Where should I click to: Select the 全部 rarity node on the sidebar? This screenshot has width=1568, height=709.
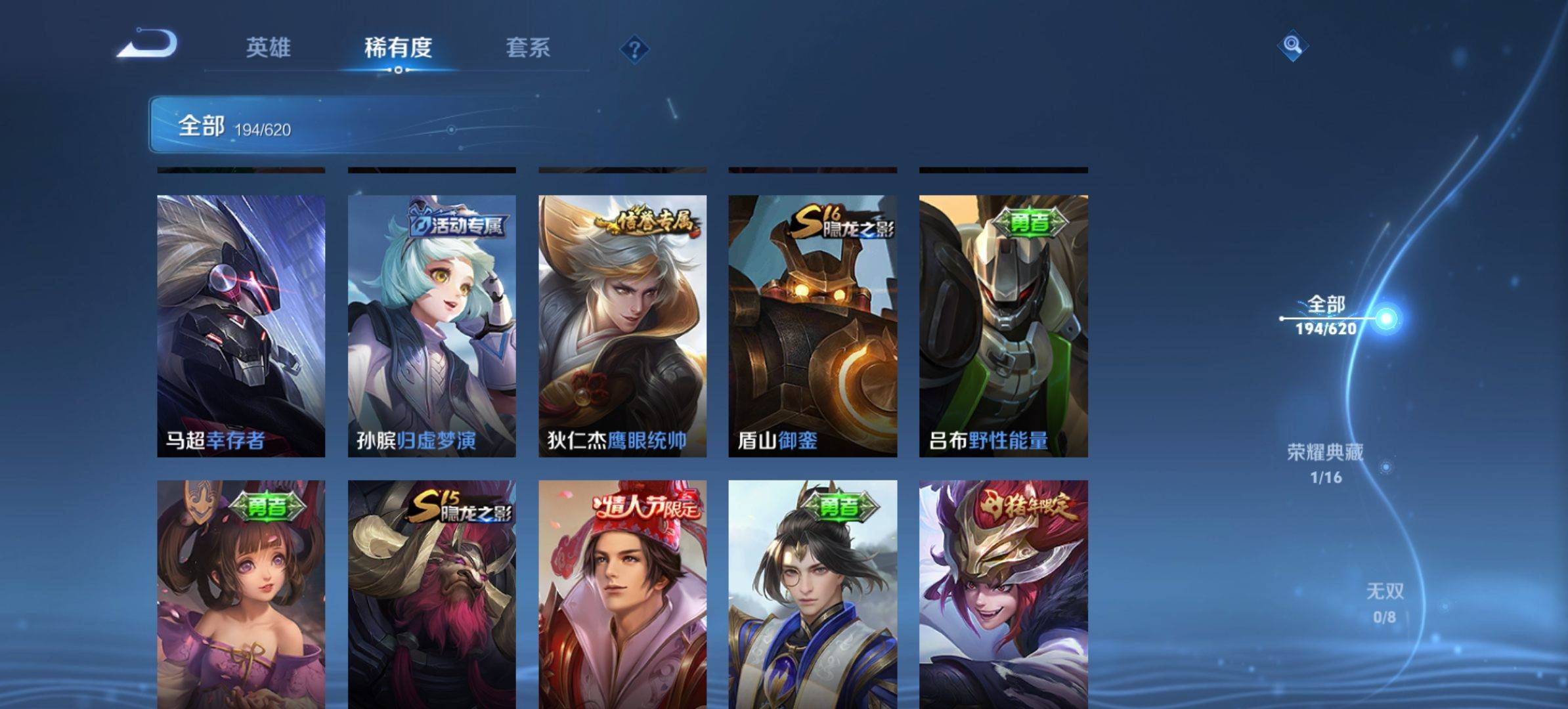1326,316
